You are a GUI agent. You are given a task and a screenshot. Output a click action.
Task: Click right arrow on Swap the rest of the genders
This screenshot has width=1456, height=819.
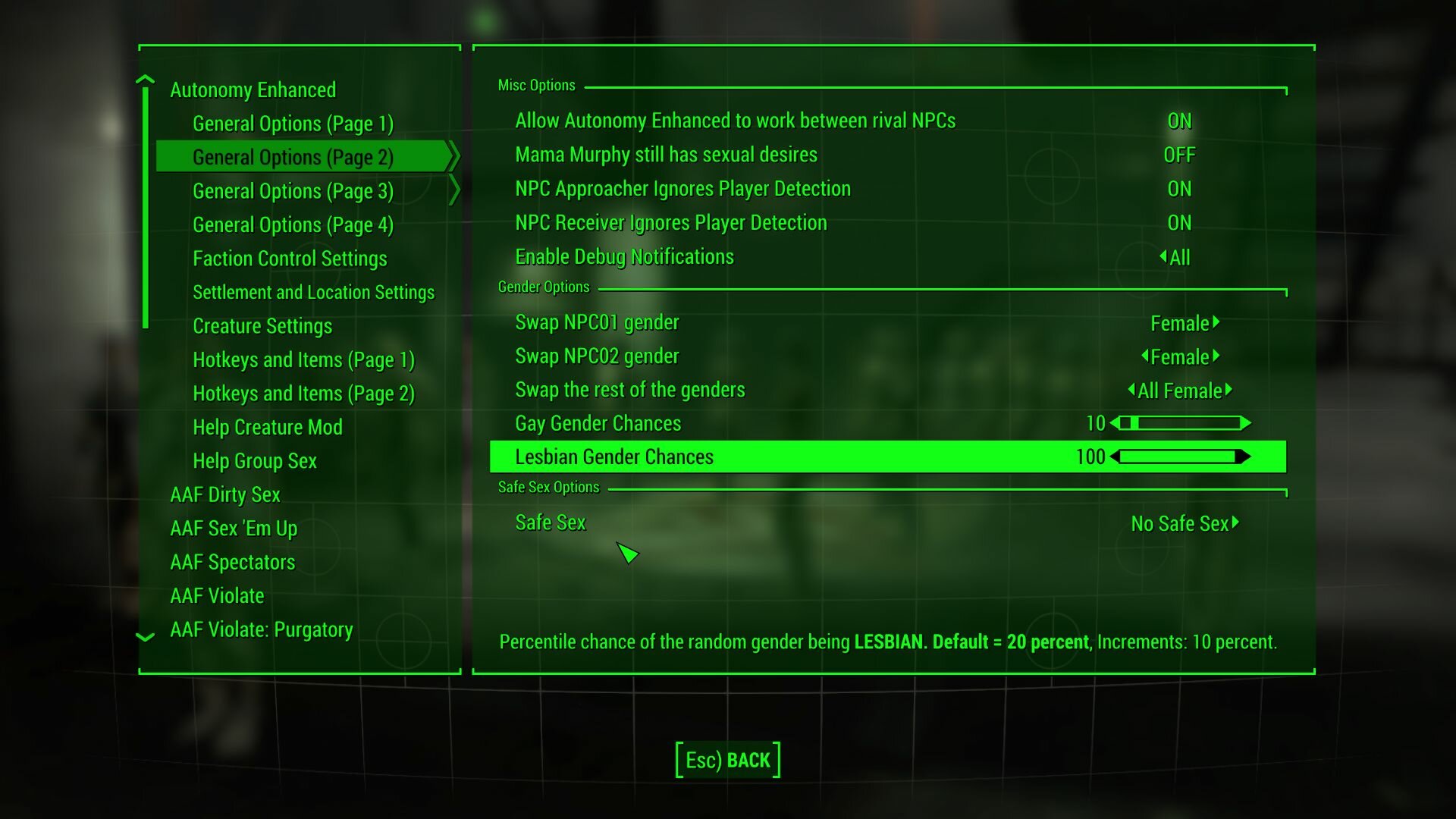tap(1231, 391)
